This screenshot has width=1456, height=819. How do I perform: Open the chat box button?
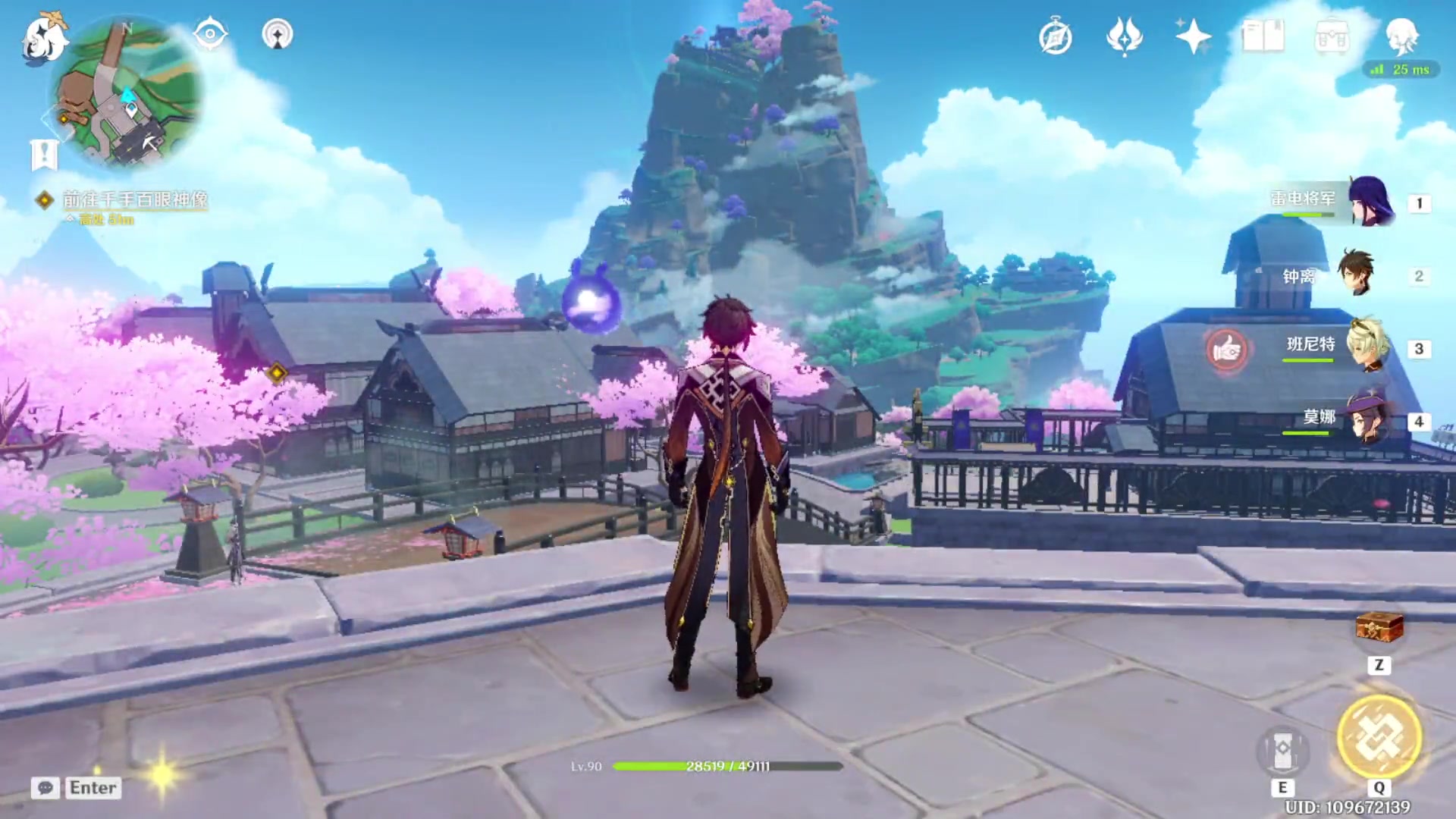[x=45, y=788]
